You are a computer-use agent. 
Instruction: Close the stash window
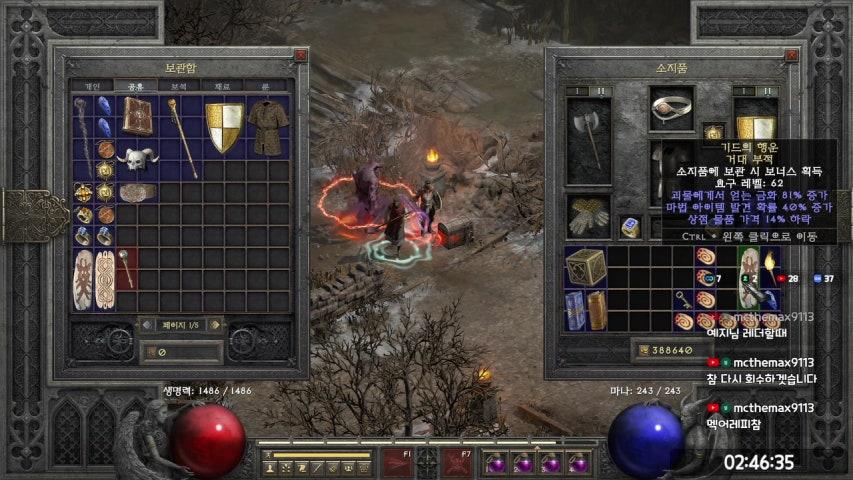(300, 56)
